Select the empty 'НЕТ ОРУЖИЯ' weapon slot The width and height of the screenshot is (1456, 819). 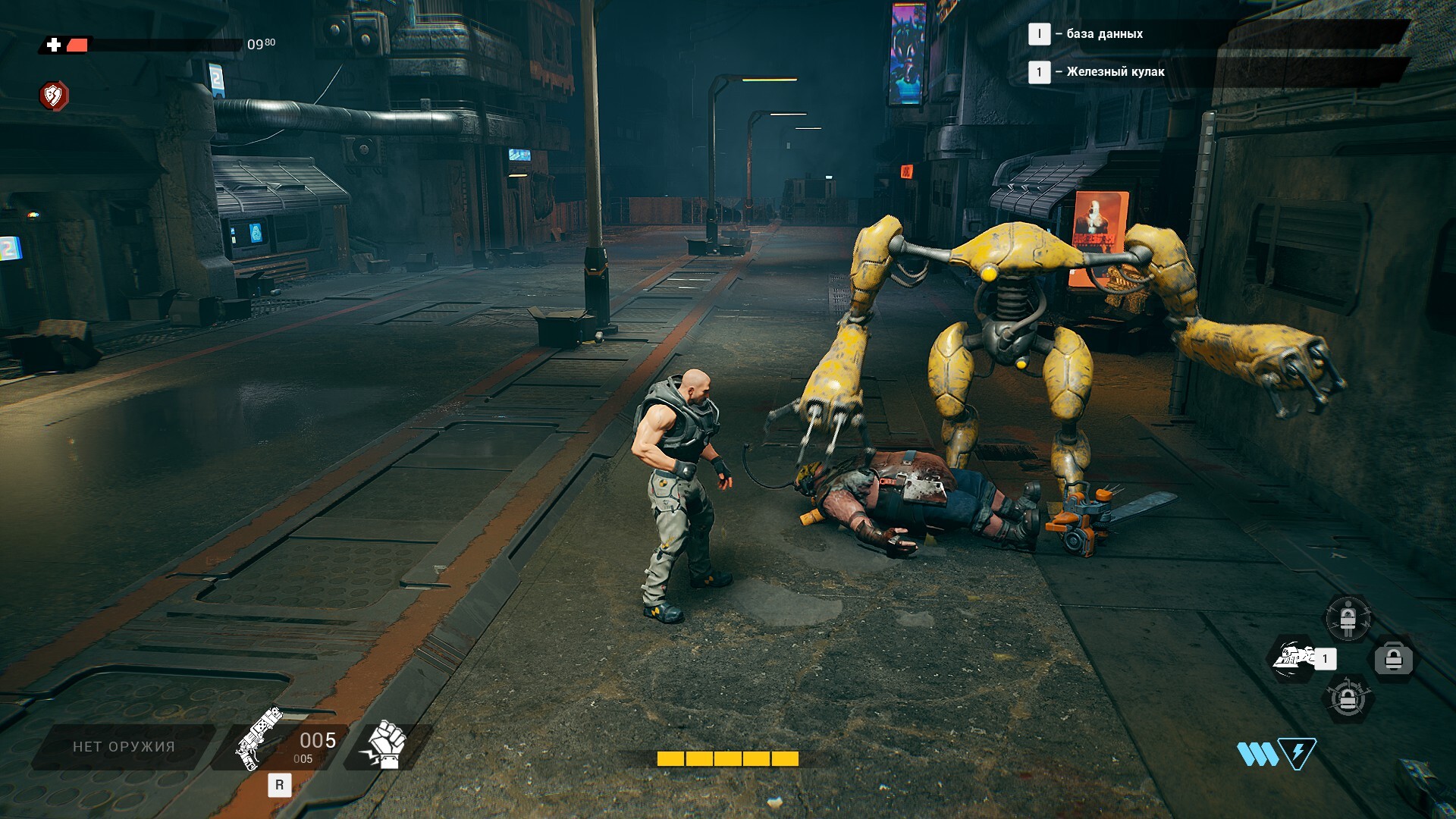pyautogui.click(x=124, y=747)
